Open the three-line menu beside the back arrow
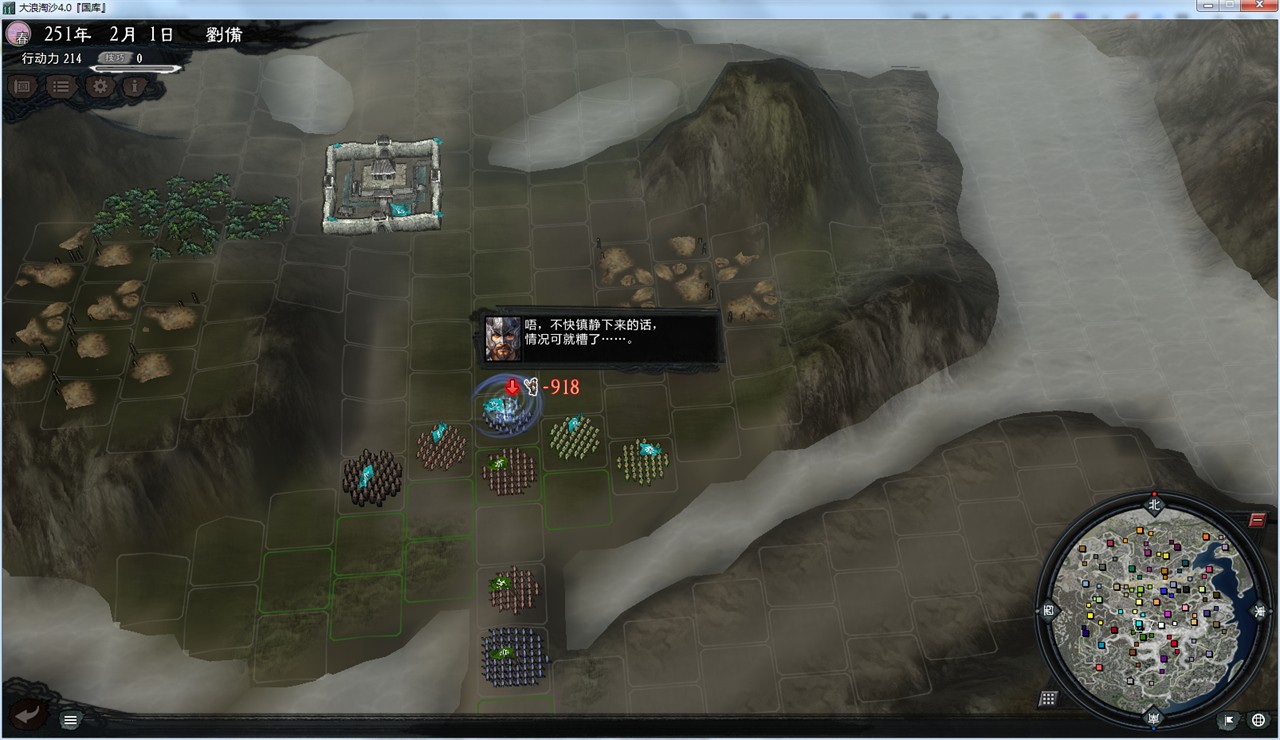The image size is (1280, 740). click(x=70, y=720)
